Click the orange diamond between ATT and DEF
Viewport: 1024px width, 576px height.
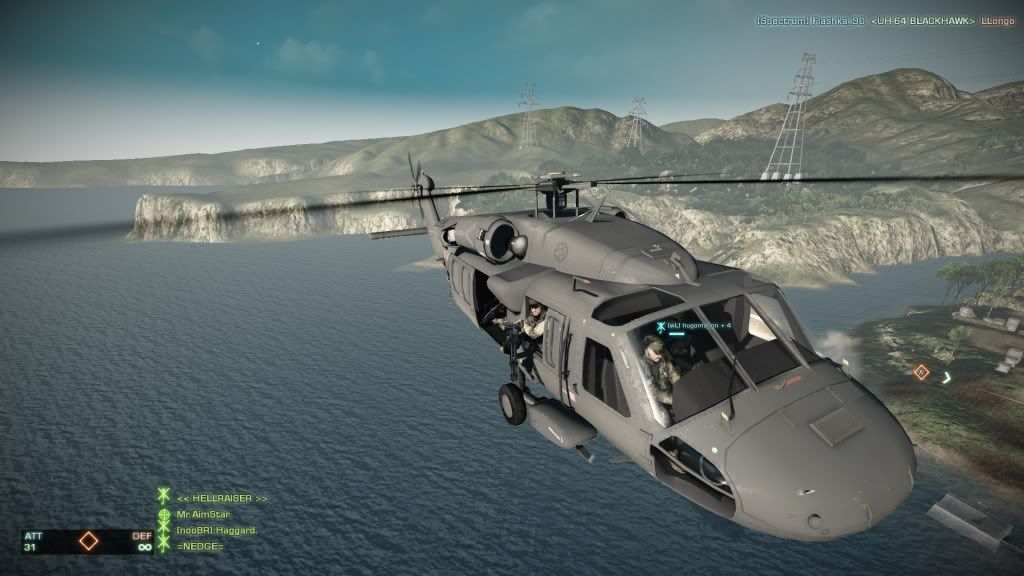point(88,542)
